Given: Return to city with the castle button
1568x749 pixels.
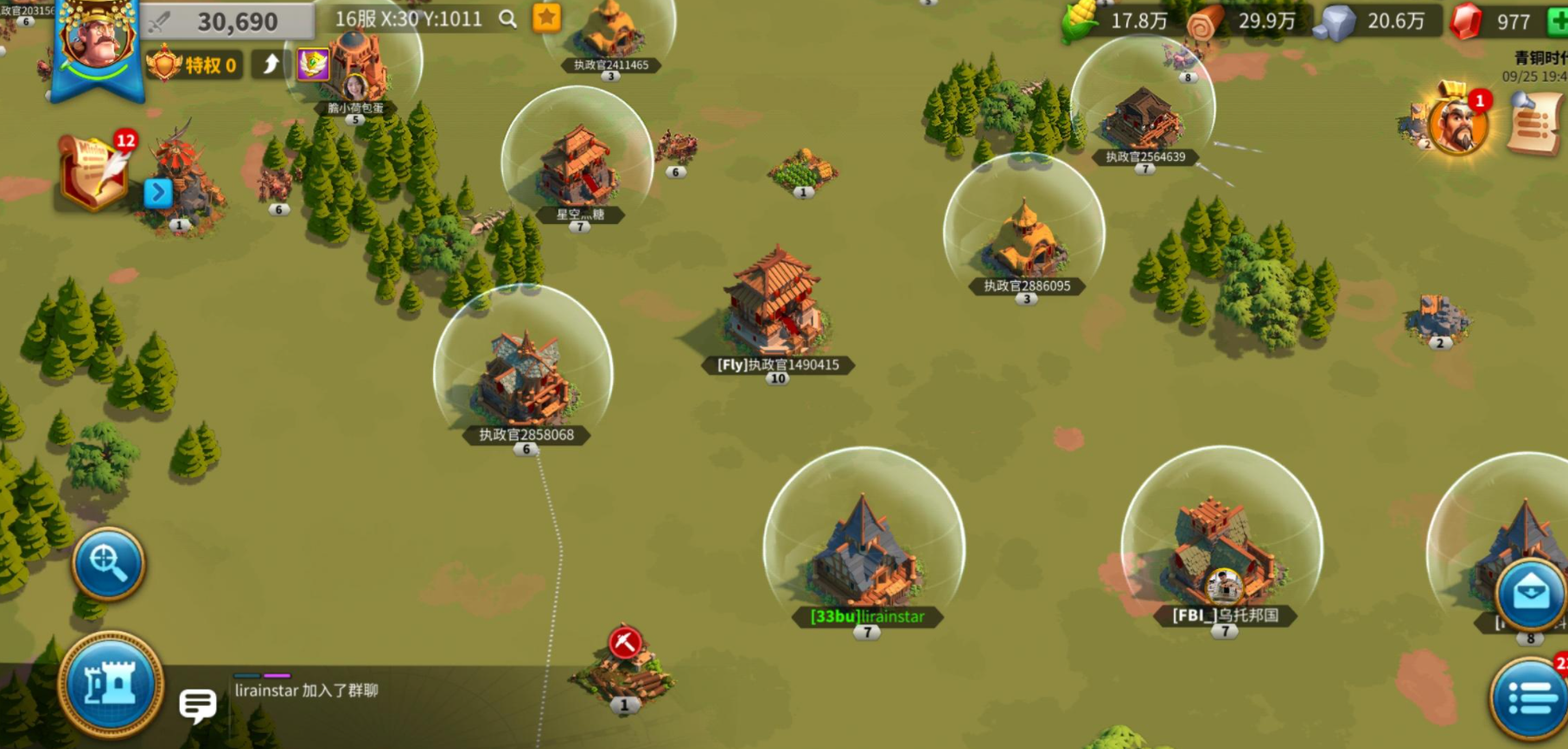Looking at the screenshot, I should click(x=110, y=685).
